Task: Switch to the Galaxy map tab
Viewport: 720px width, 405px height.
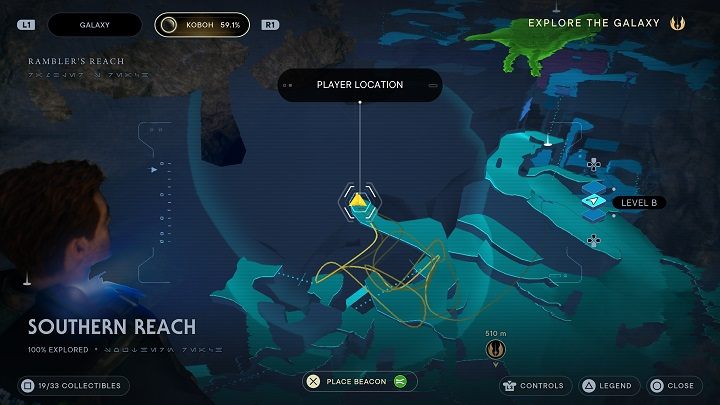Action: click(94, 24)
